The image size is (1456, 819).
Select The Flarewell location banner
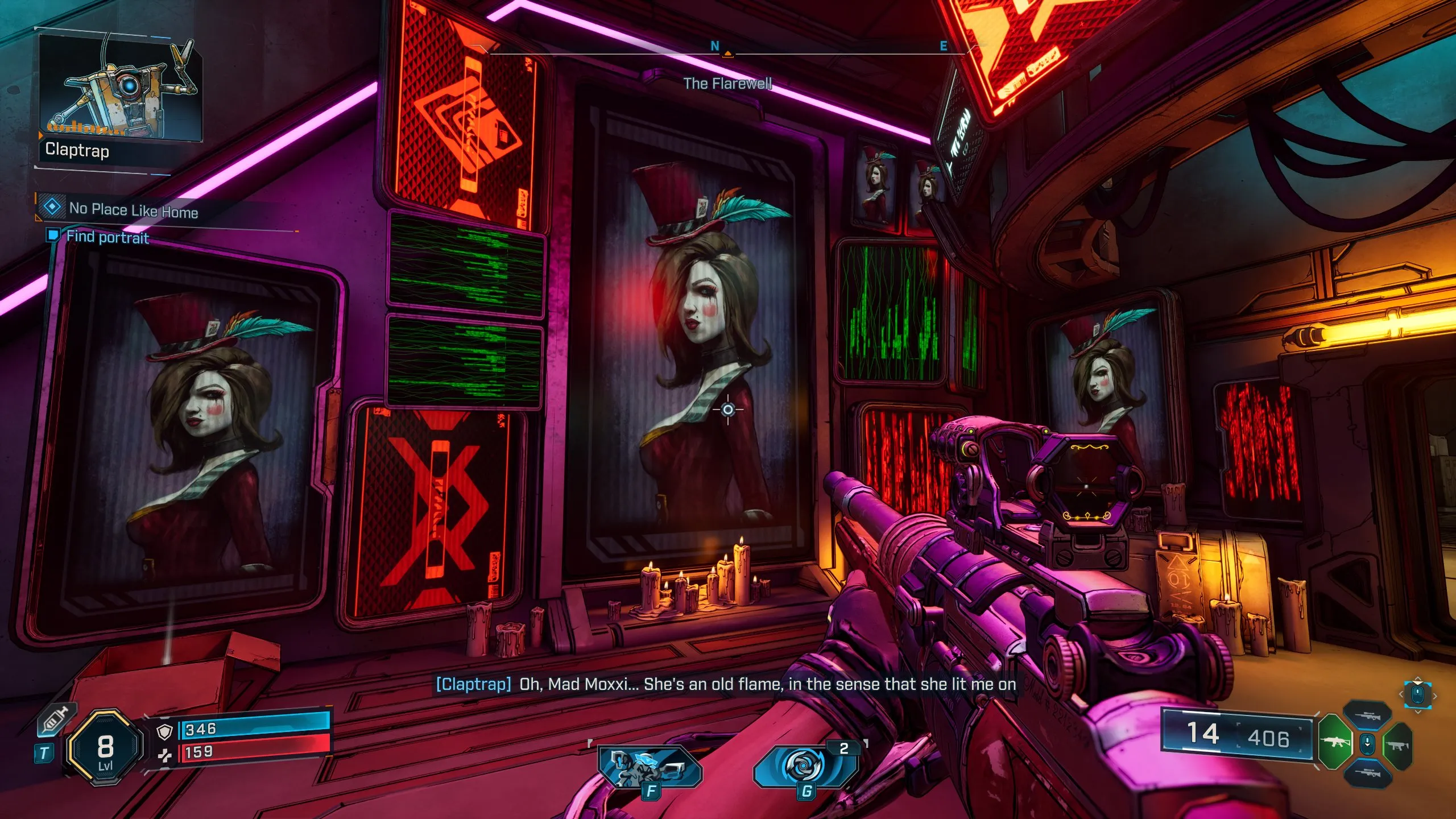(x=729, y=83)
